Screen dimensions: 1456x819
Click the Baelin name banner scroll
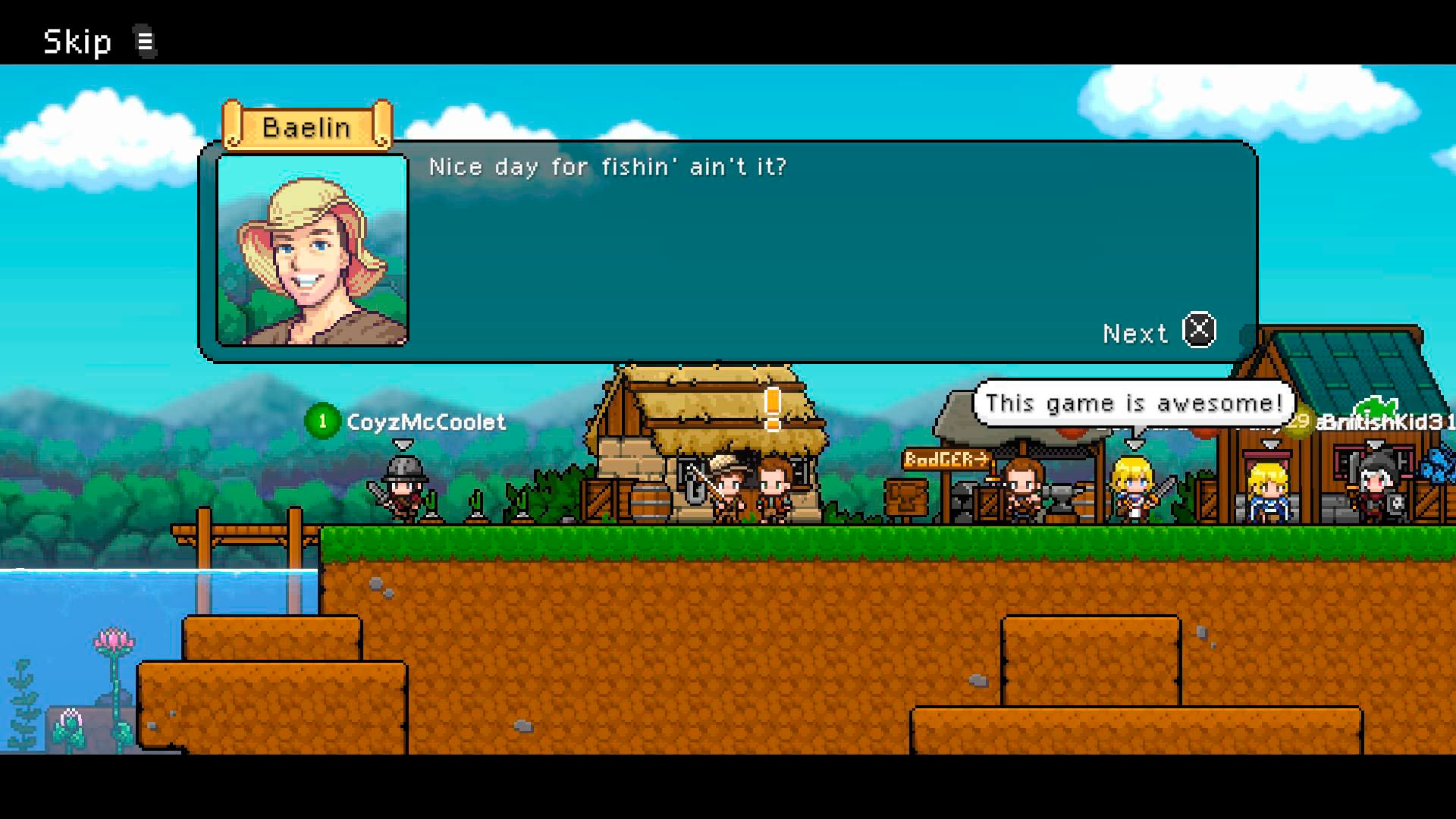click(306, 126)
